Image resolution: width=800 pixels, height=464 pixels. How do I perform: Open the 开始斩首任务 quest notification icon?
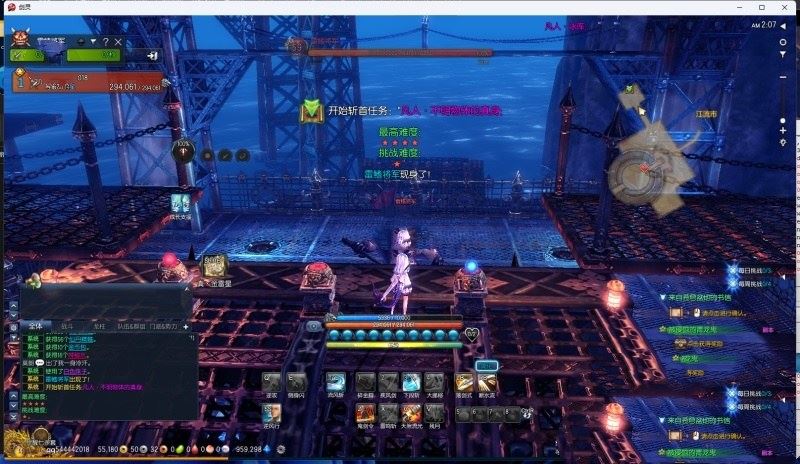coord(313,110)
